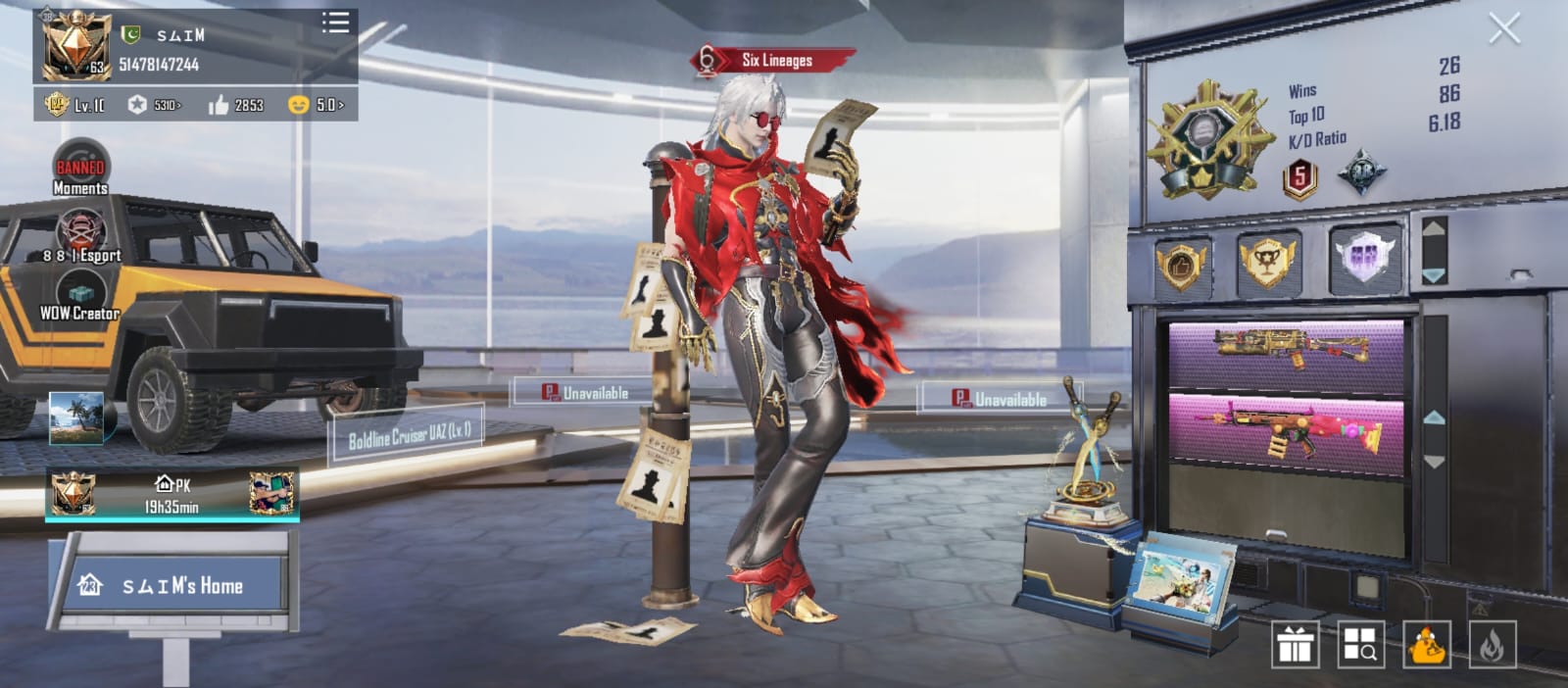Open the purple shield achievement badge
Viewport: 1568px width, 688px height.
[1363, 261]
